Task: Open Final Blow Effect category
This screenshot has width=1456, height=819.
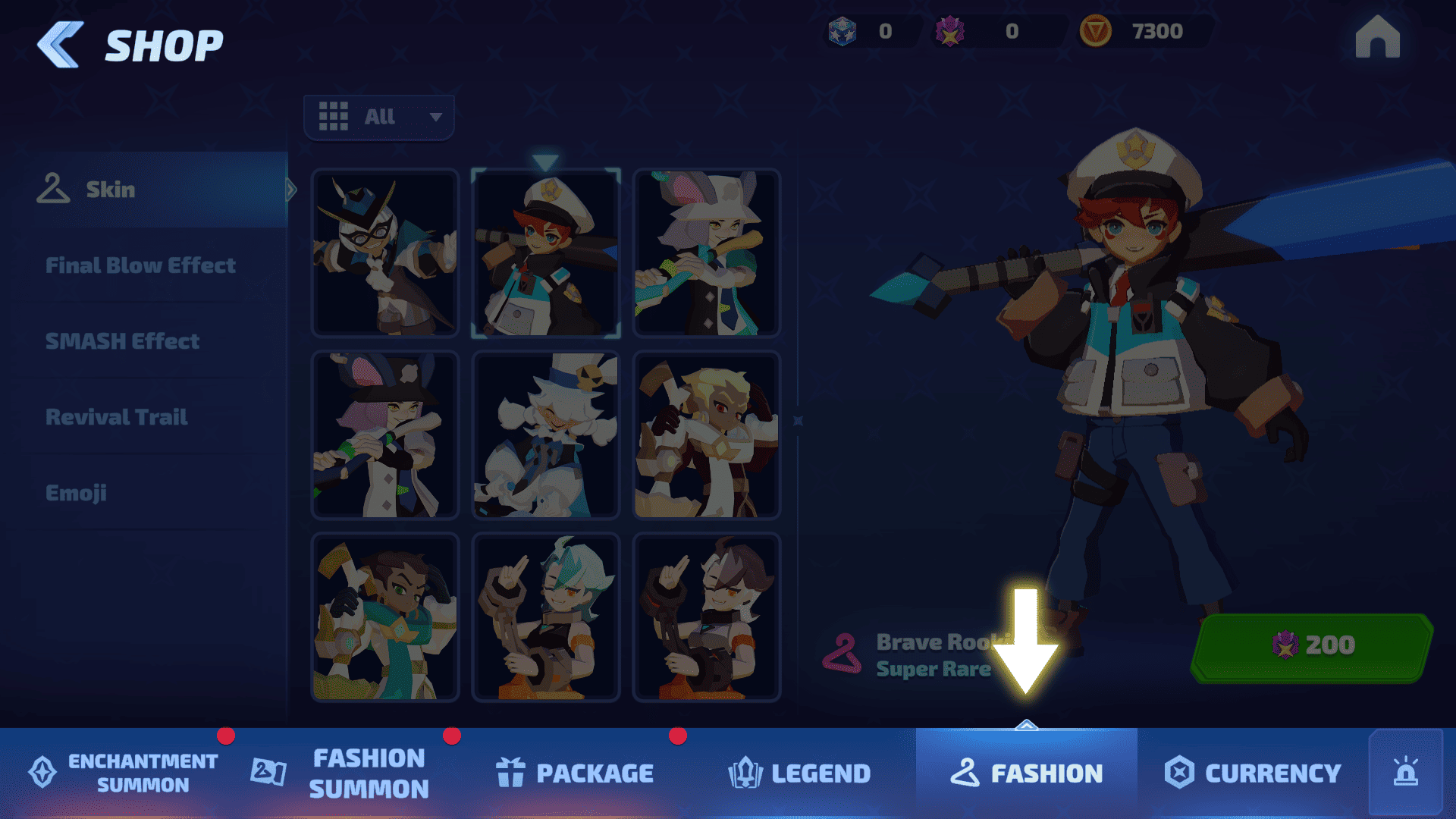Action: (x=141, y=265)
